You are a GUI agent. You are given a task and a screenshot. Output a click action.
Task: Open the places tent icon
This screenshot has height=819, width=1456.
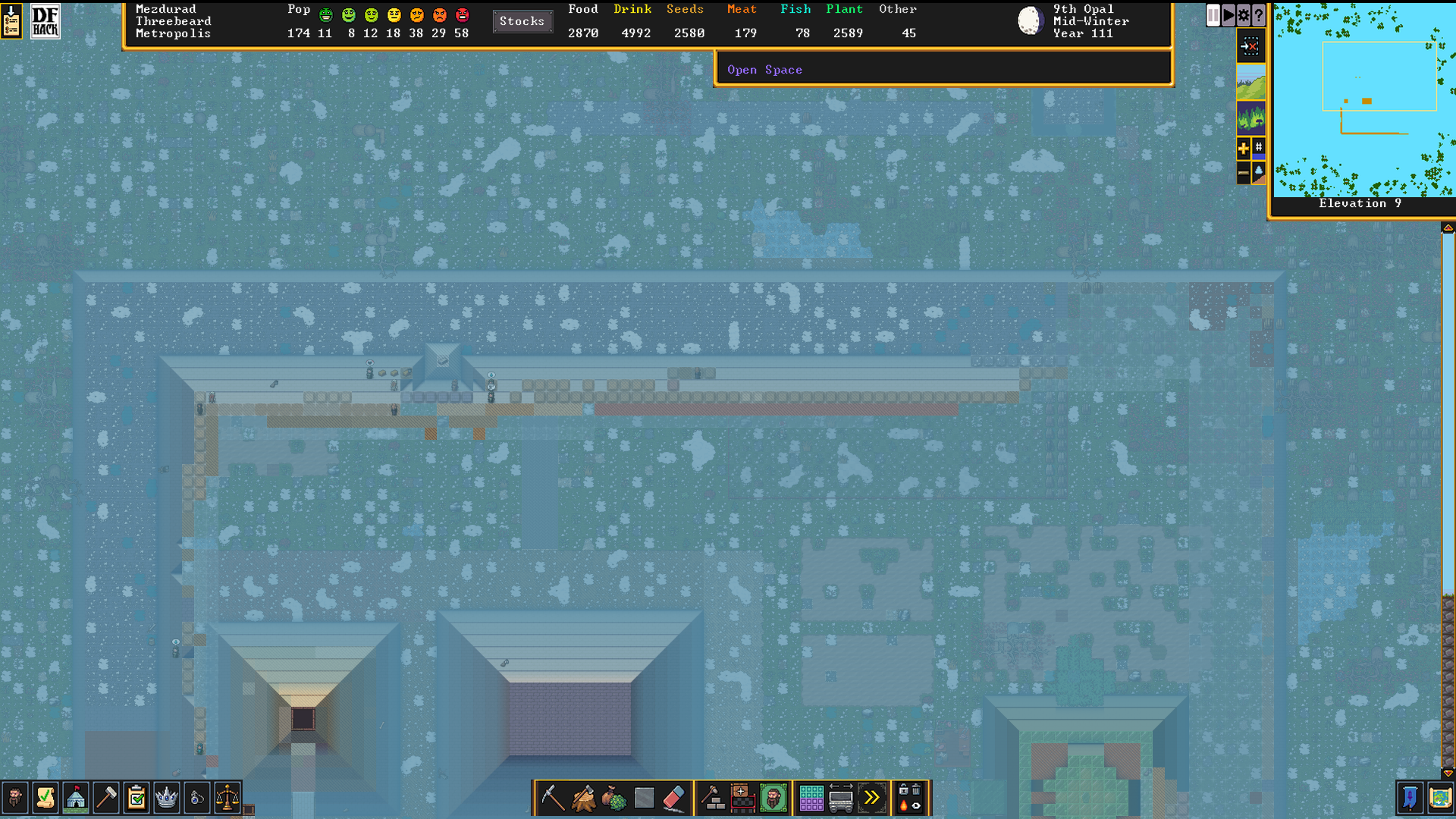(76, 798)
